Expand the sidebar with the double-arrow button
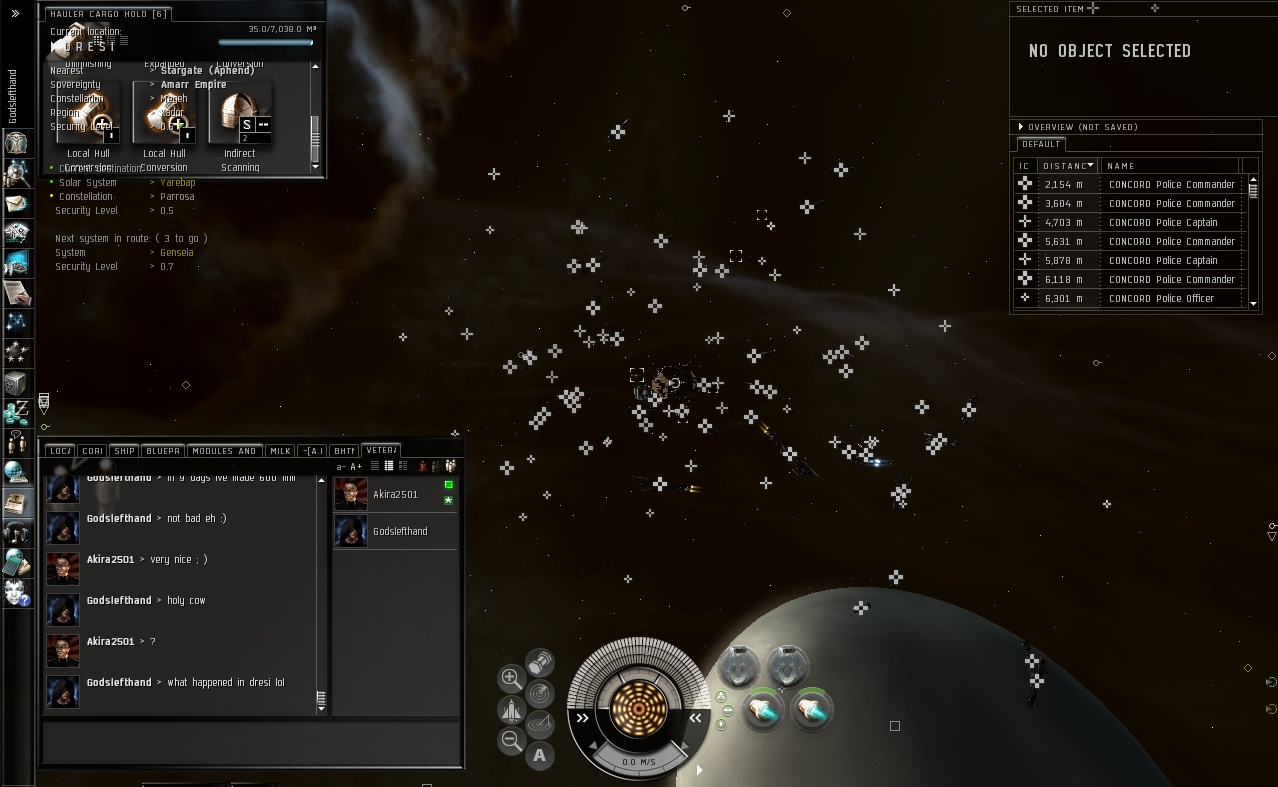The width and height of the screenshot is (1278, 787). [15, 13]
